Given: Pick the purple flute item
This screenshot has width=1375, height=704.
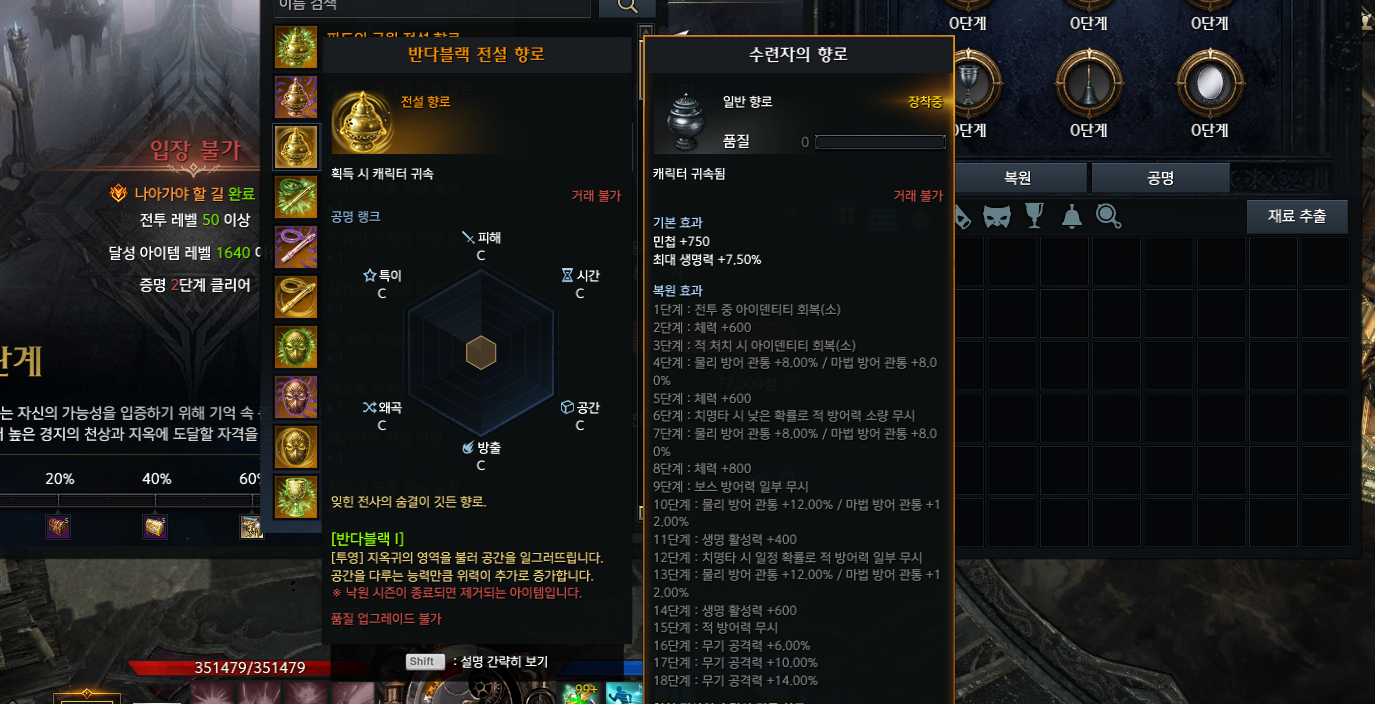Looking at the screenshot, I should pyautogui.click(x=296, y=247).
